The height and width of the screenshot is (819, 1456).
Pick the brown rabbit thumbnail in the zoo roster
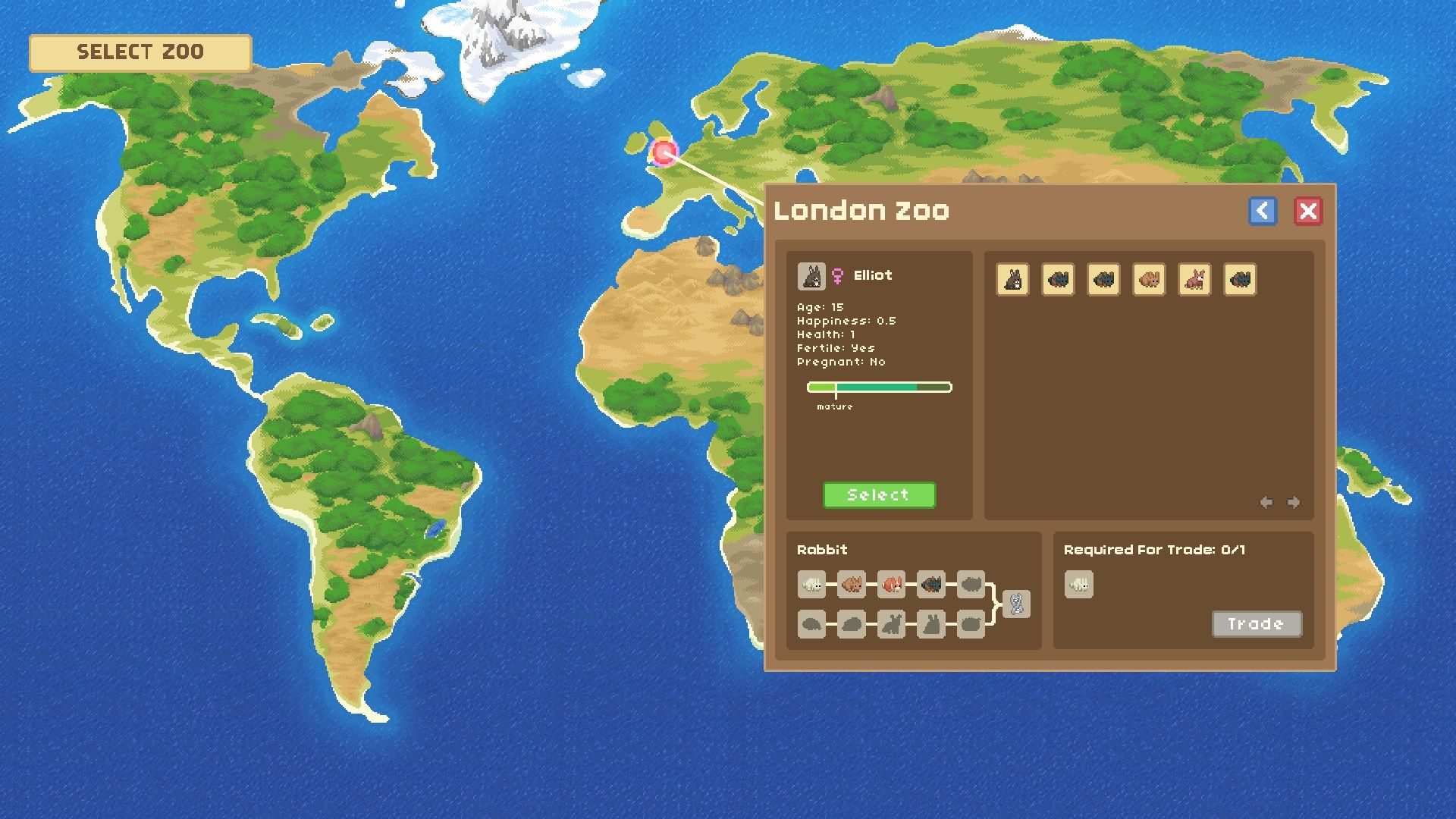(x=1149, y=280)
